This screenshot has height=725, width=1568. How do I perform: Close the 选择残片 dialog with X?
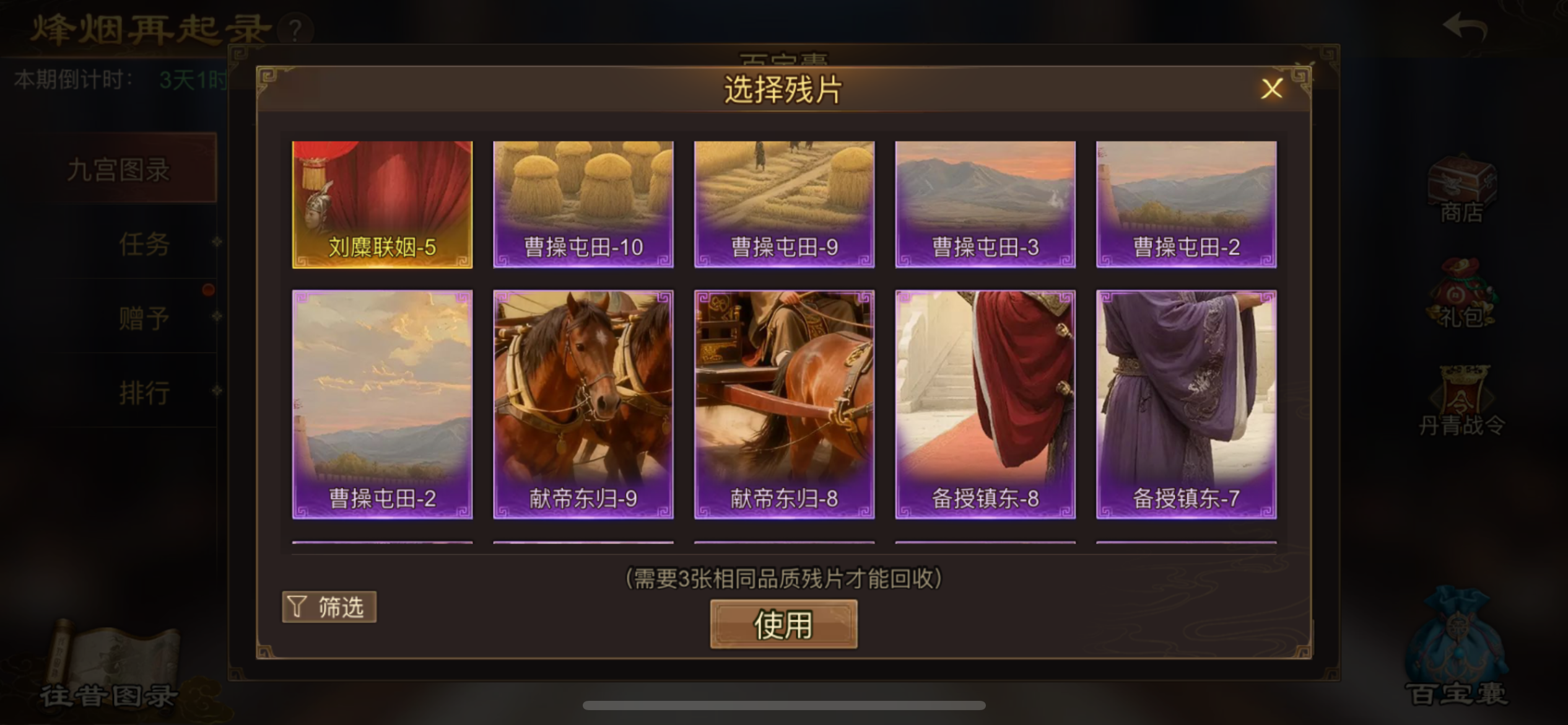coord(1271,89)
